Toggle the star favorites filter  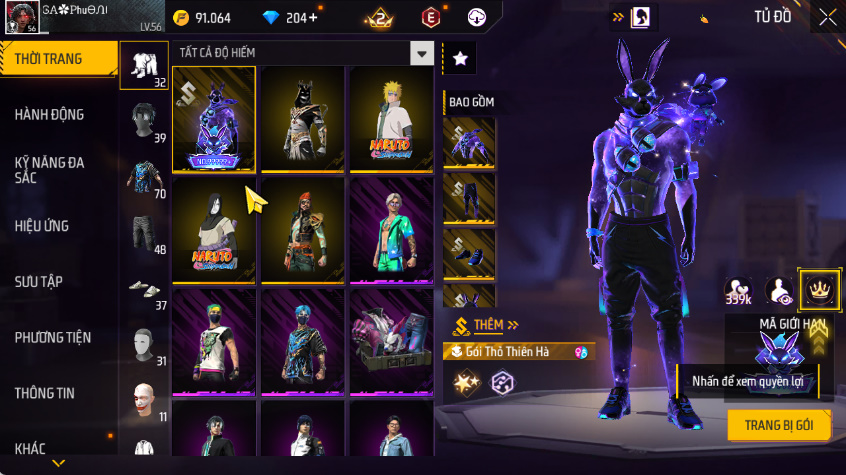pos(460,59)
